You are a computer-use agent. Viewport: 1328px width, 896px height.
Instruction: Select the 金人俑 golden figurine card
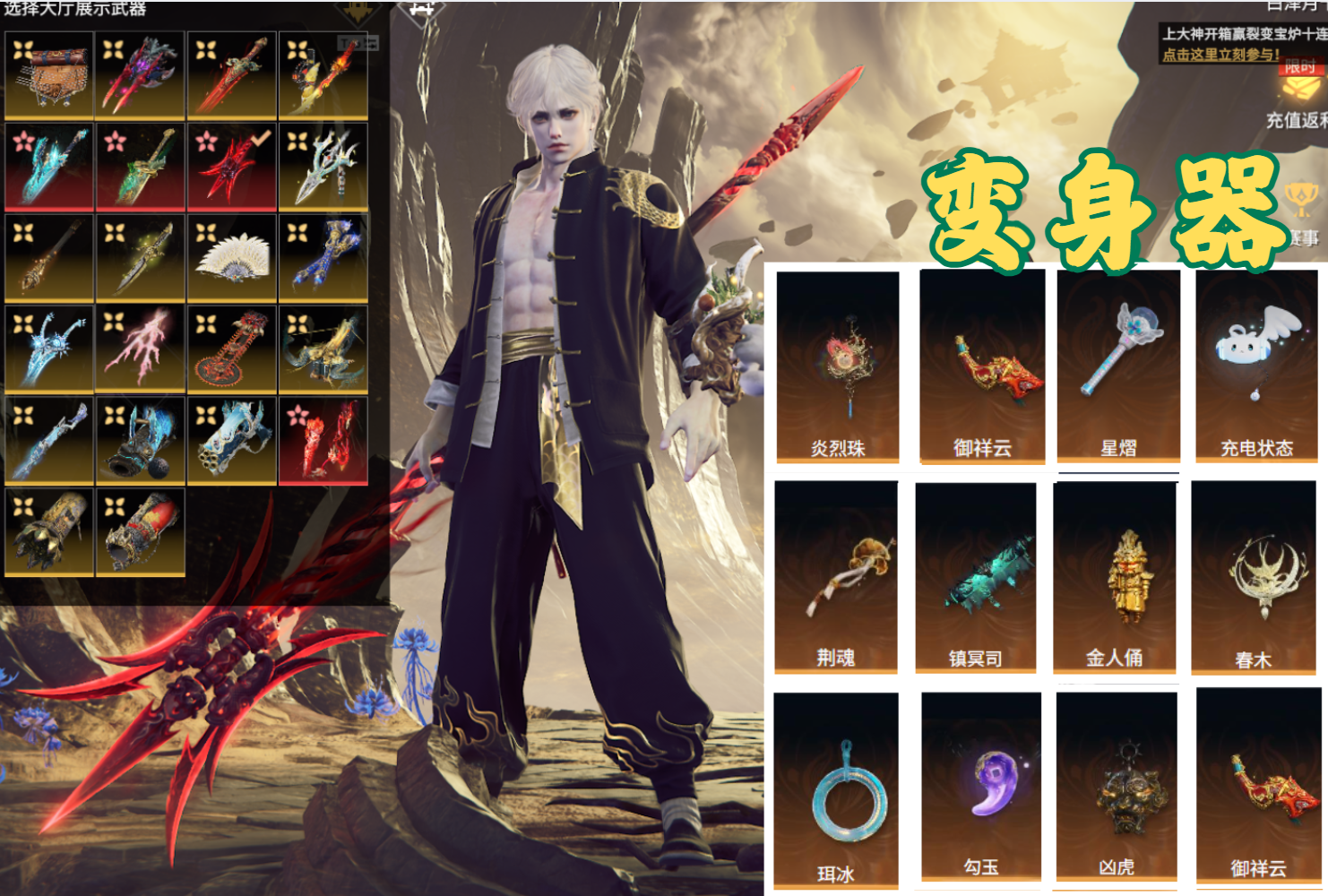(1115, 576)
